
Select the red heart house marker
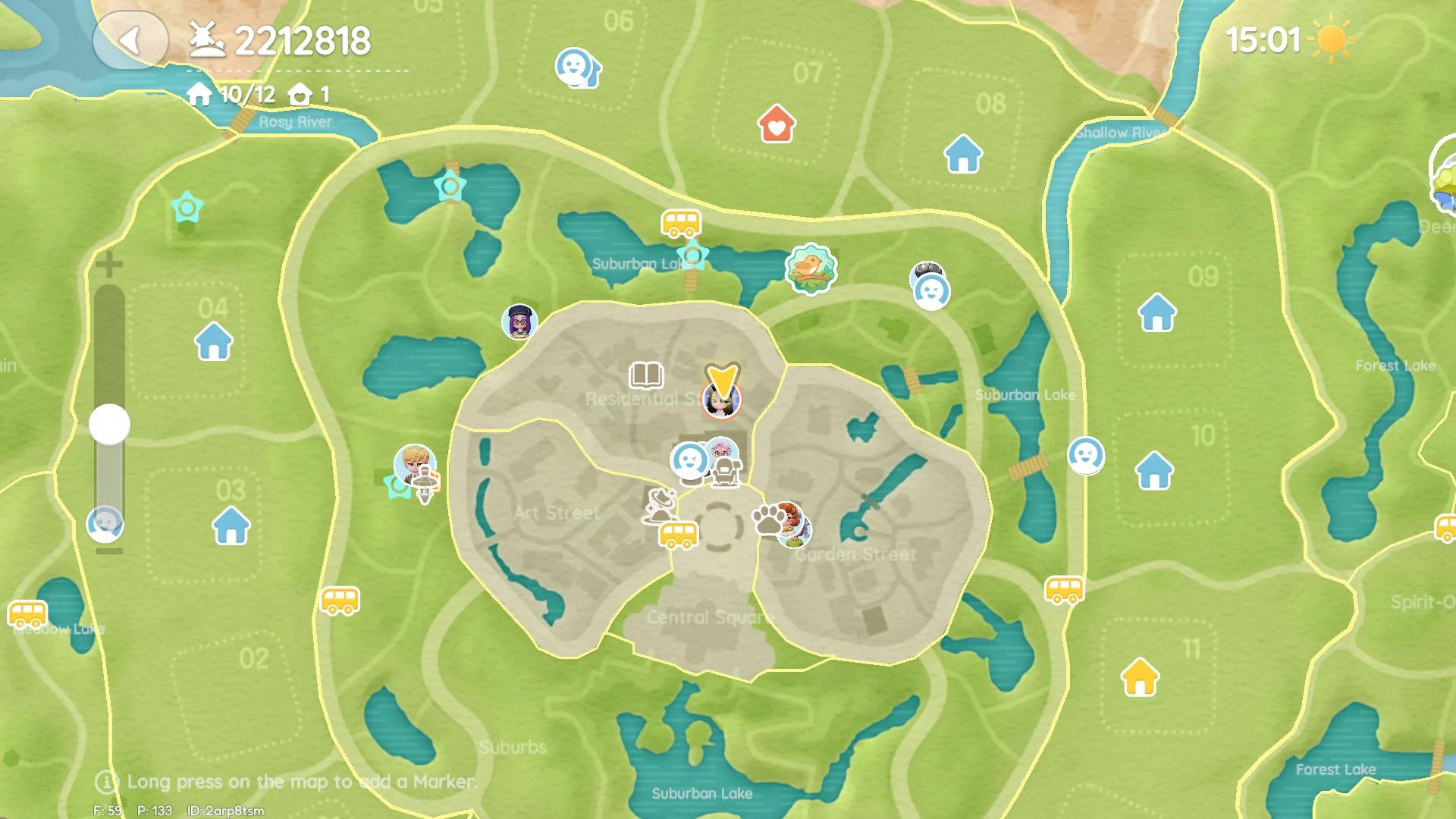tap(776, 124)
